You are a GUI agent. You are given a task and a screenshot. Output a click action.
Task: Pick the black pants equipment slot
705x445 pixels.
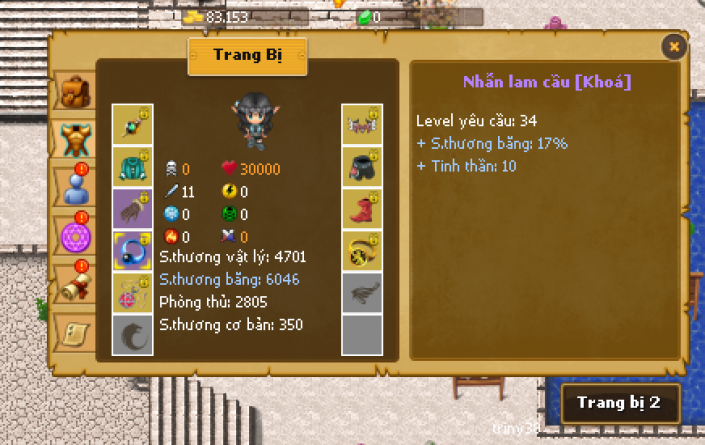pyautogui.click(x=360, y=166)
